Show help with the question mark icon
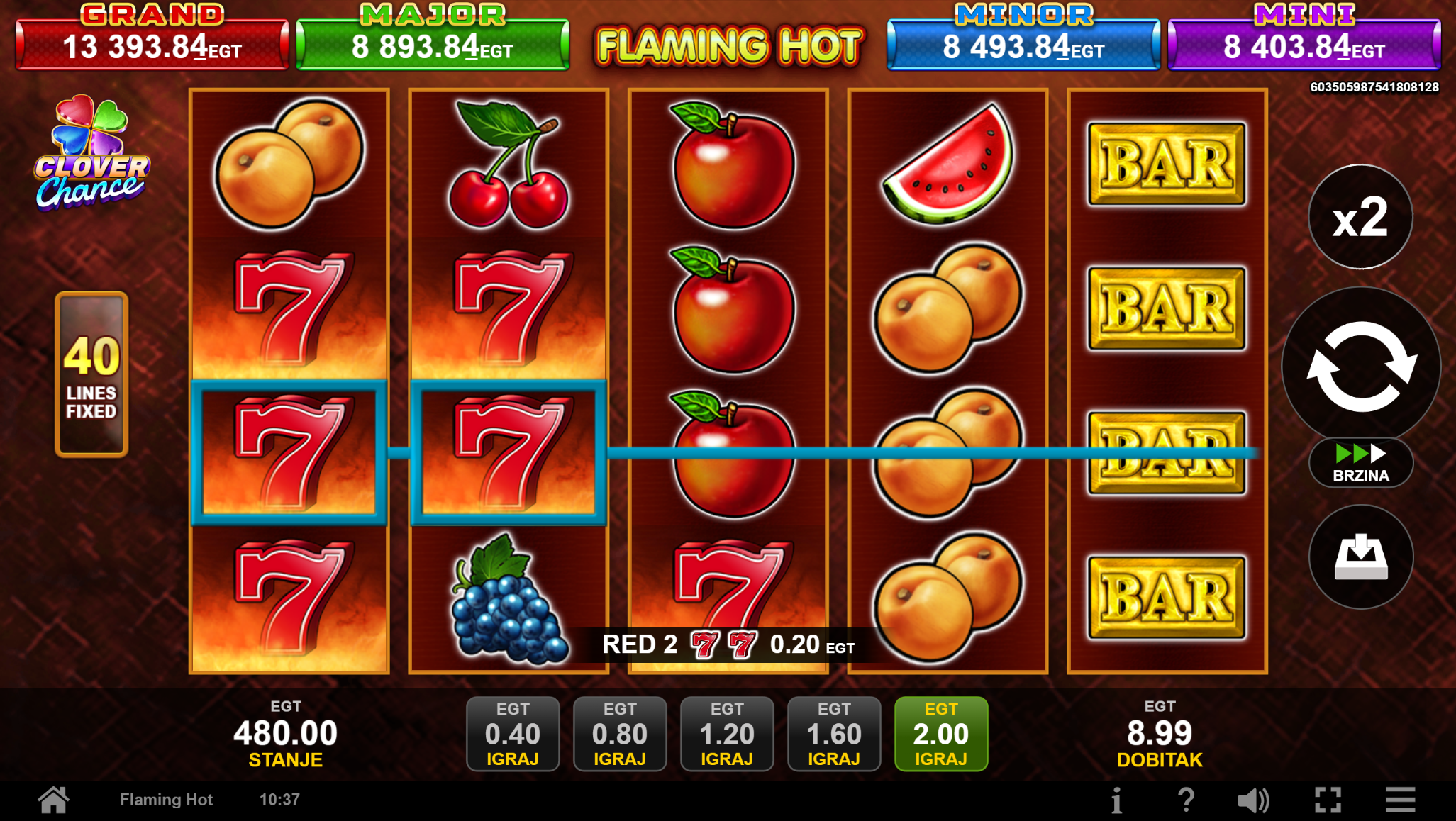 point(1186,800)
